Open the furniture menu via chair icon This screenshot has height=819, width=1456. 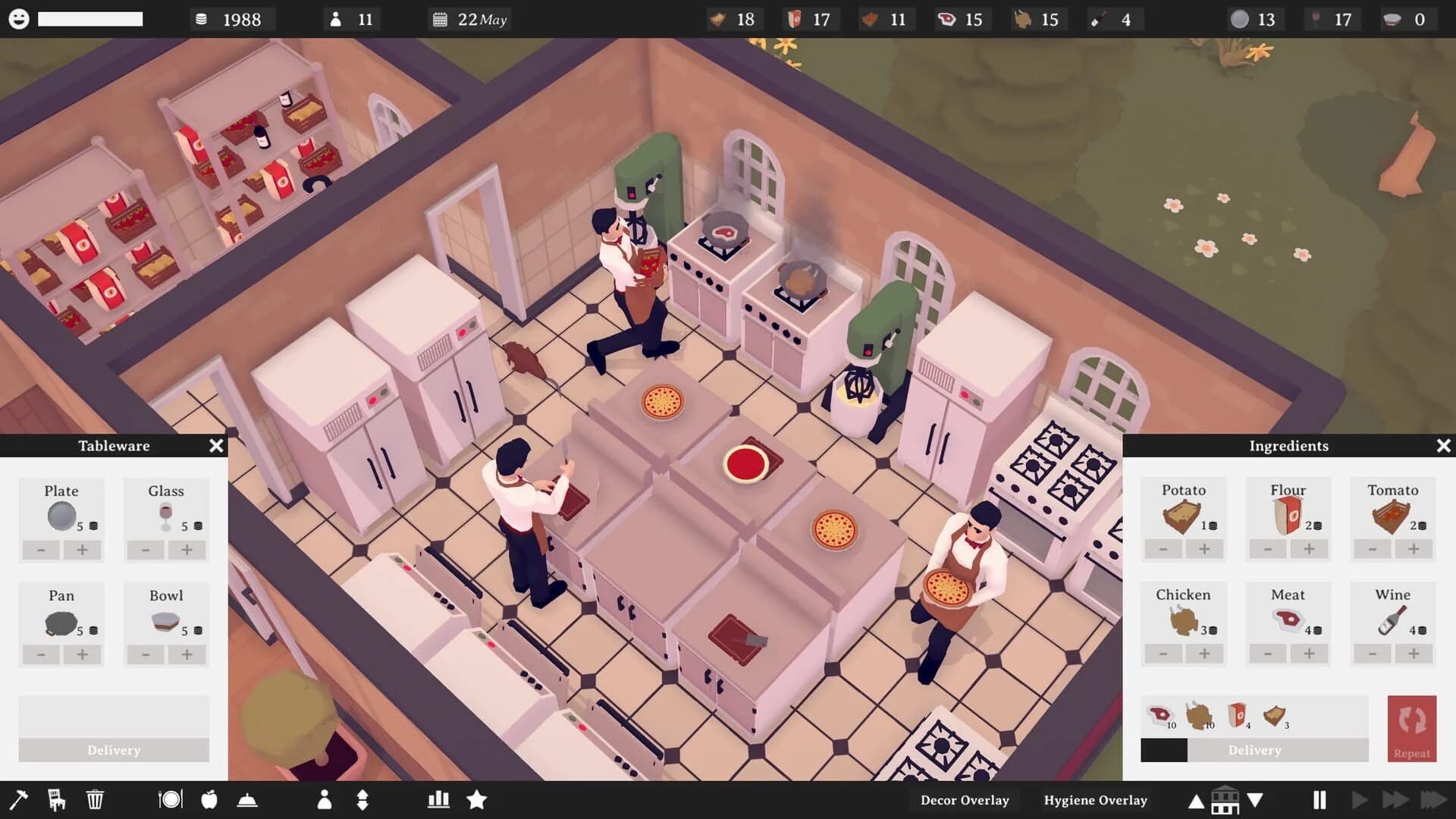[57, 799]
